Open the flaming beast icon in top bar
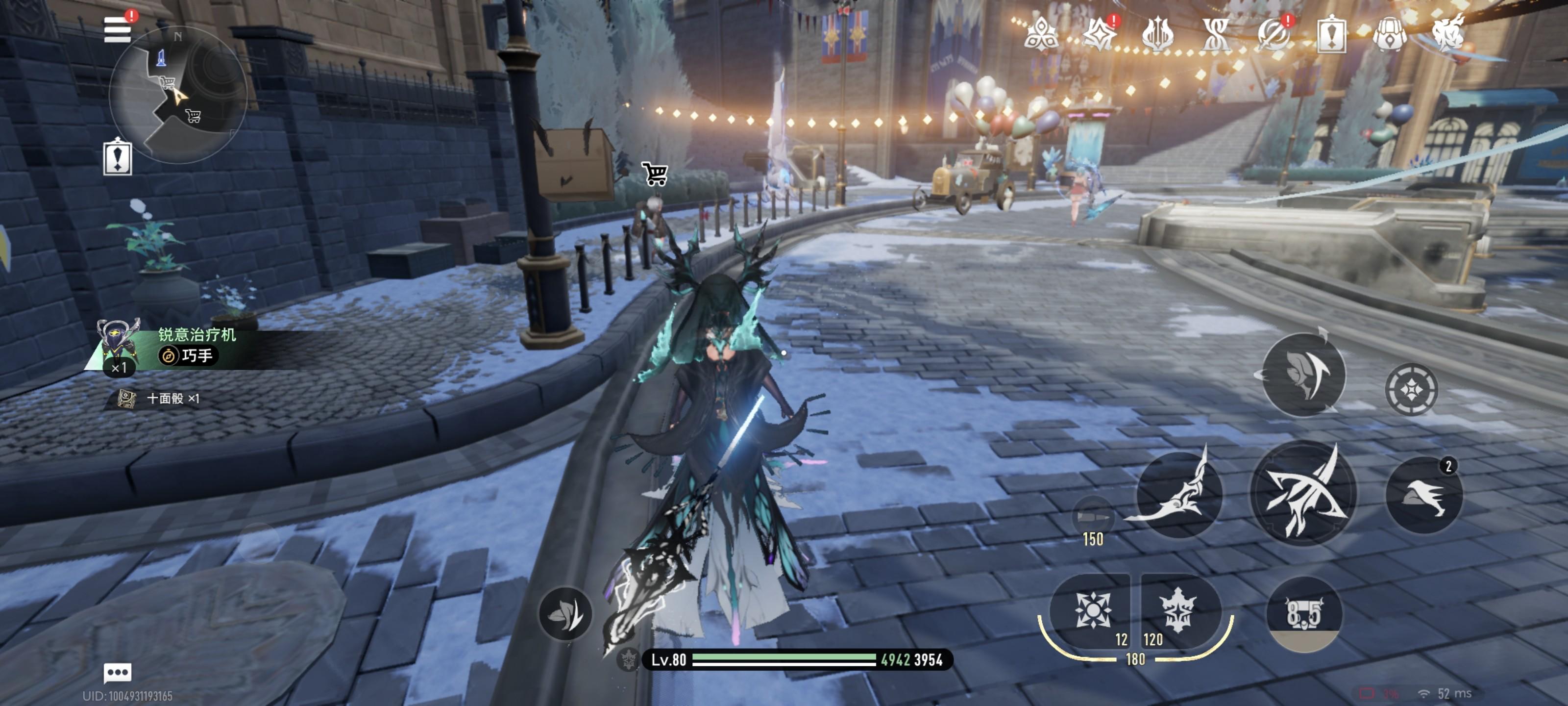The width and height of the screenshot is (1568, 706). tap(1447, 34)
